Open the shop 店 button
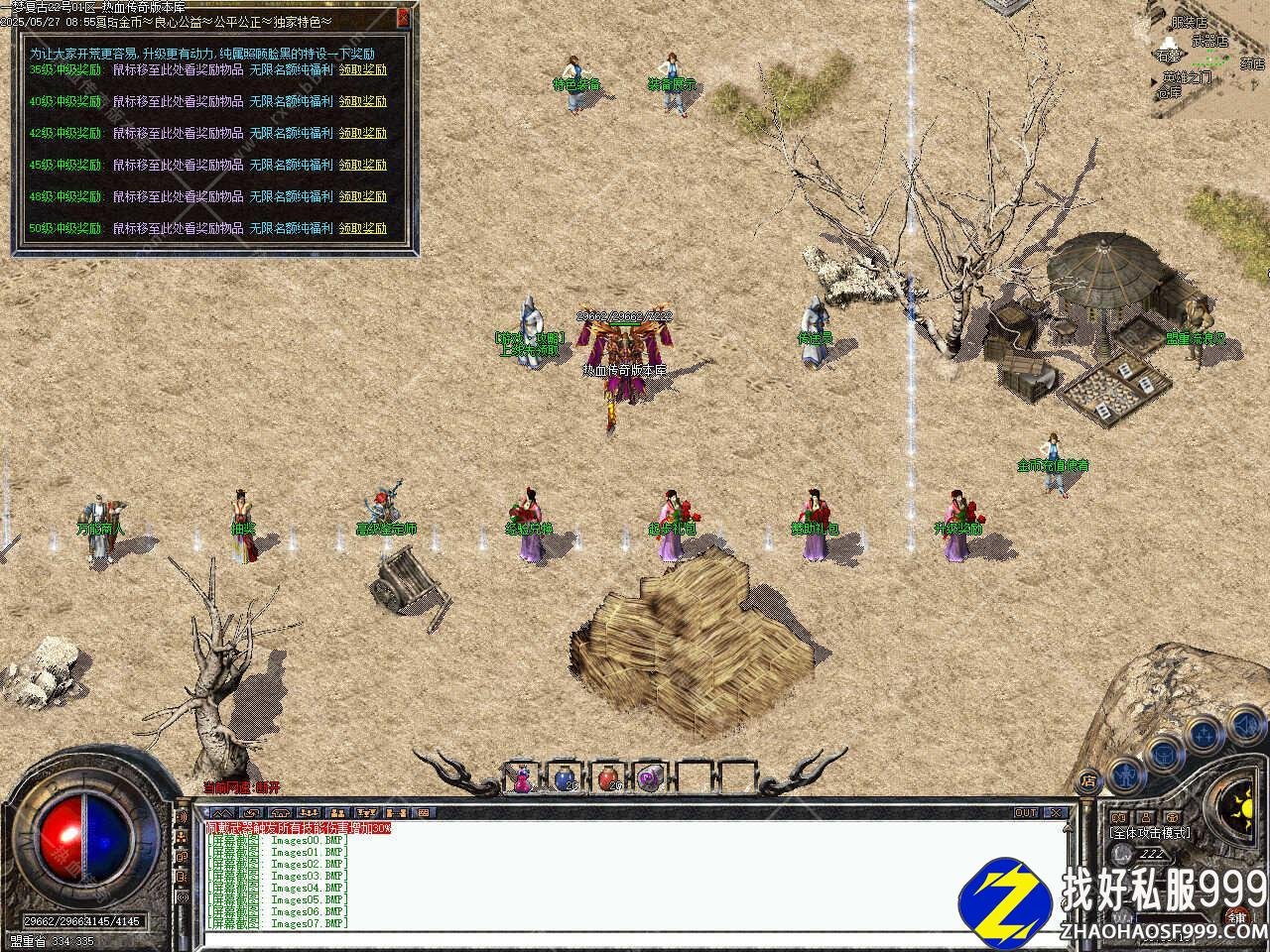The image size is (1270, 952). (1087, 779)
